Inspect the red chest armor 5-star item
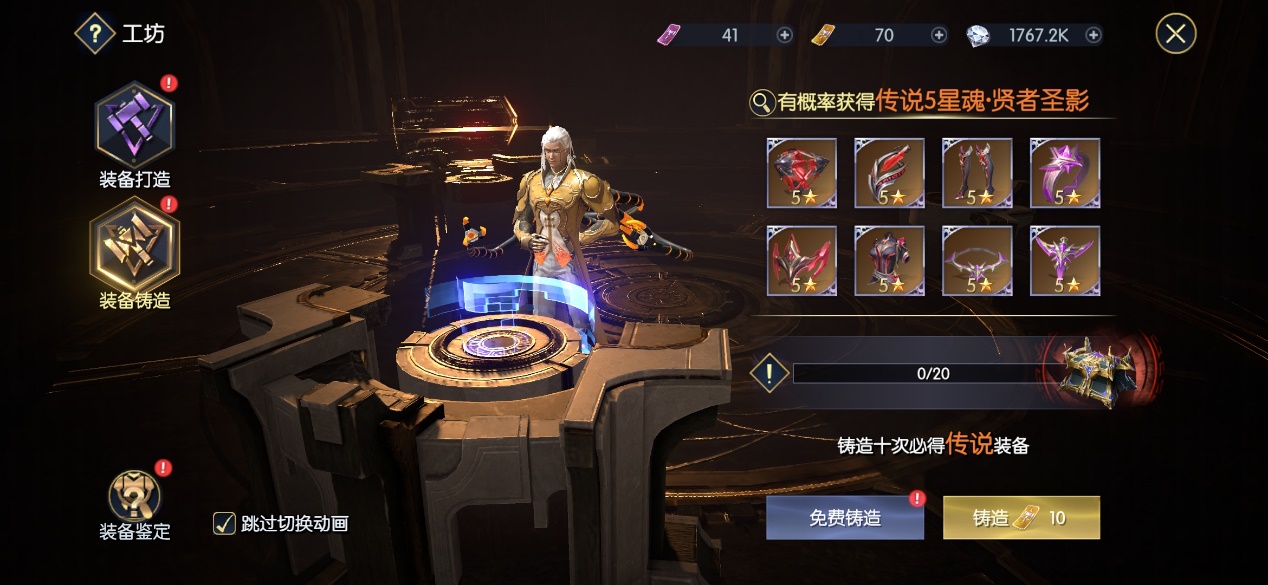 coord(889,261)
